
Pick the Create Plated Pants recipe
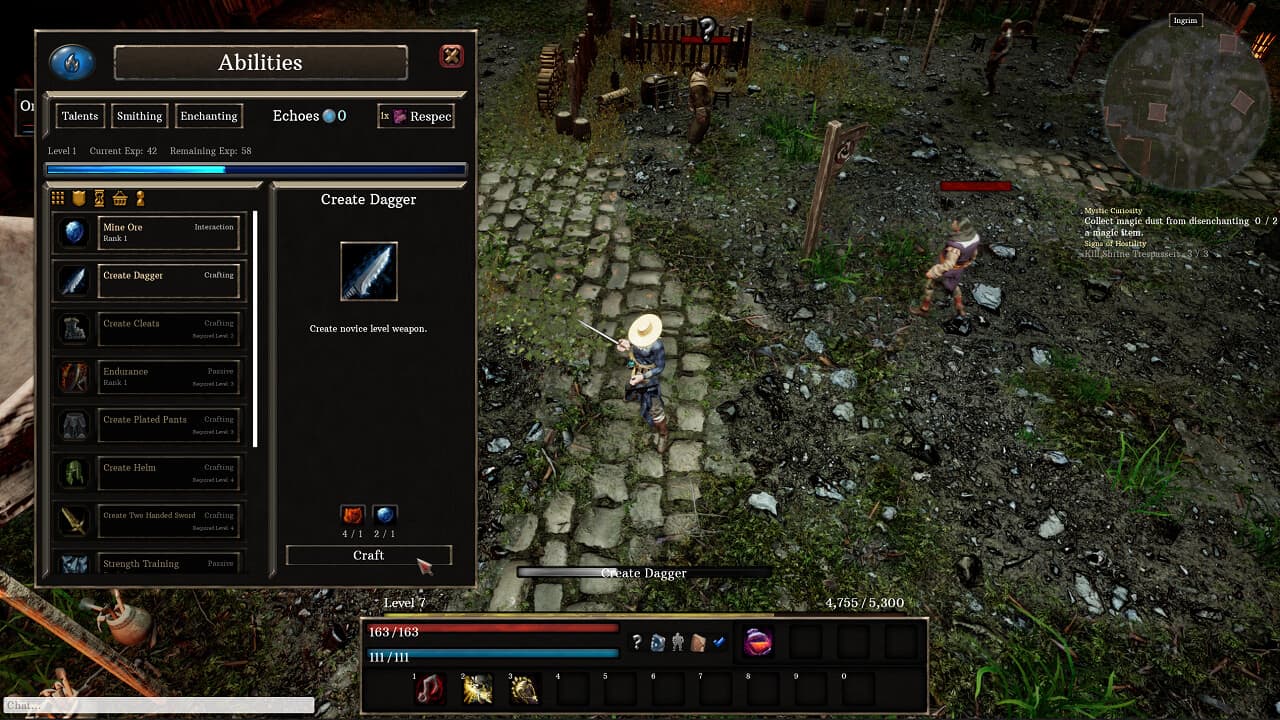pos(169,425)
